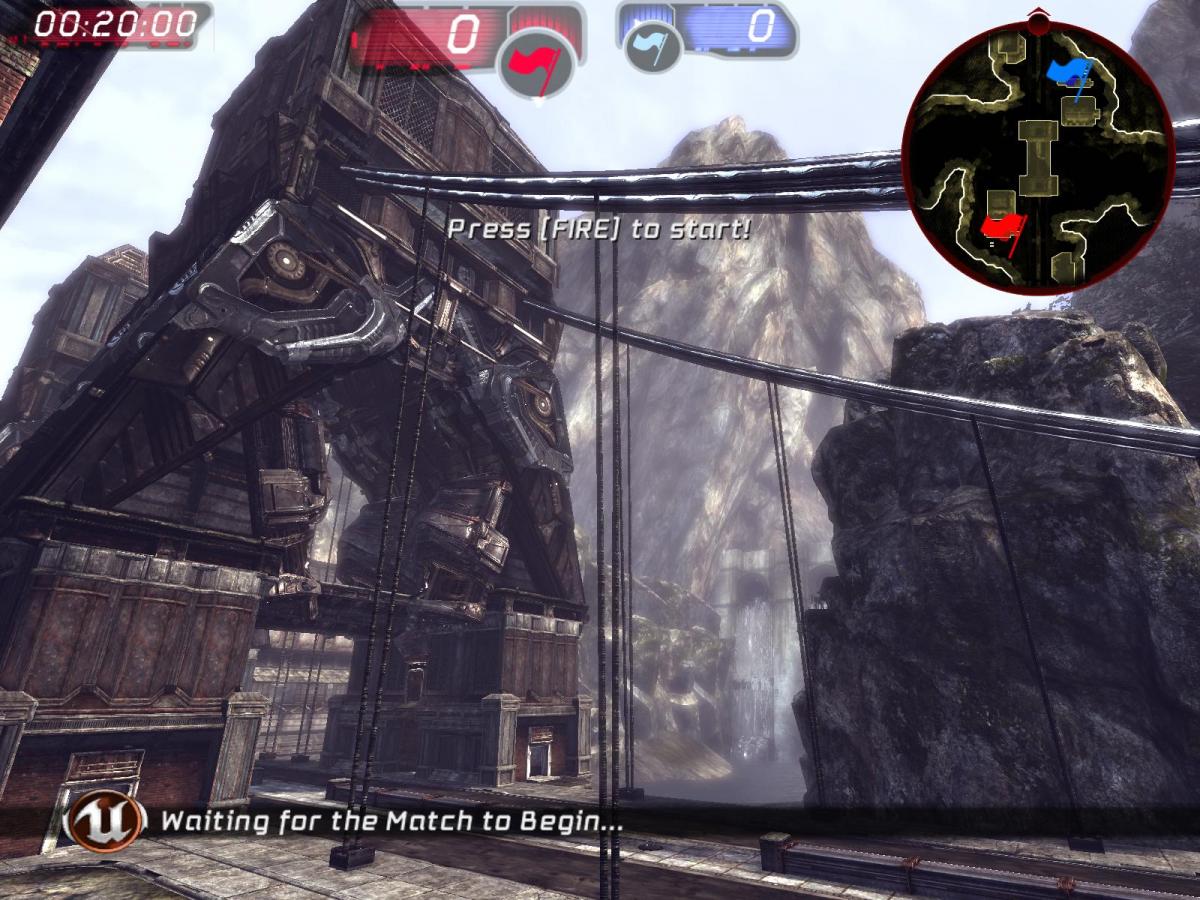Click the red team flag status icon
Viewport: 1200px width, 900px height.
tap(537, 63)
